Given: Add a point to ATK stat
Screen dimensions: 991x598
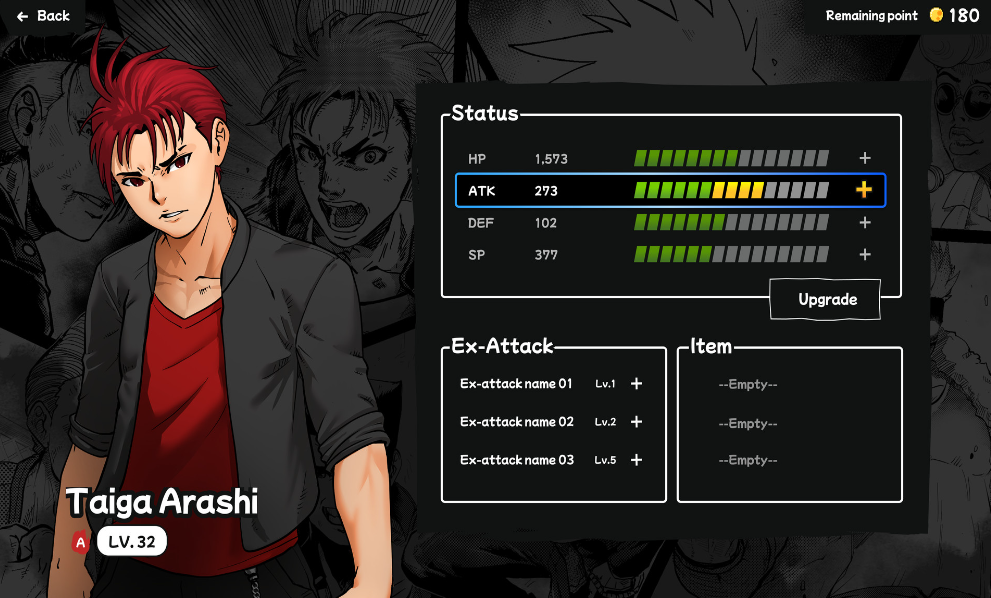Looking at the screenshot, I should click(864, 190).
